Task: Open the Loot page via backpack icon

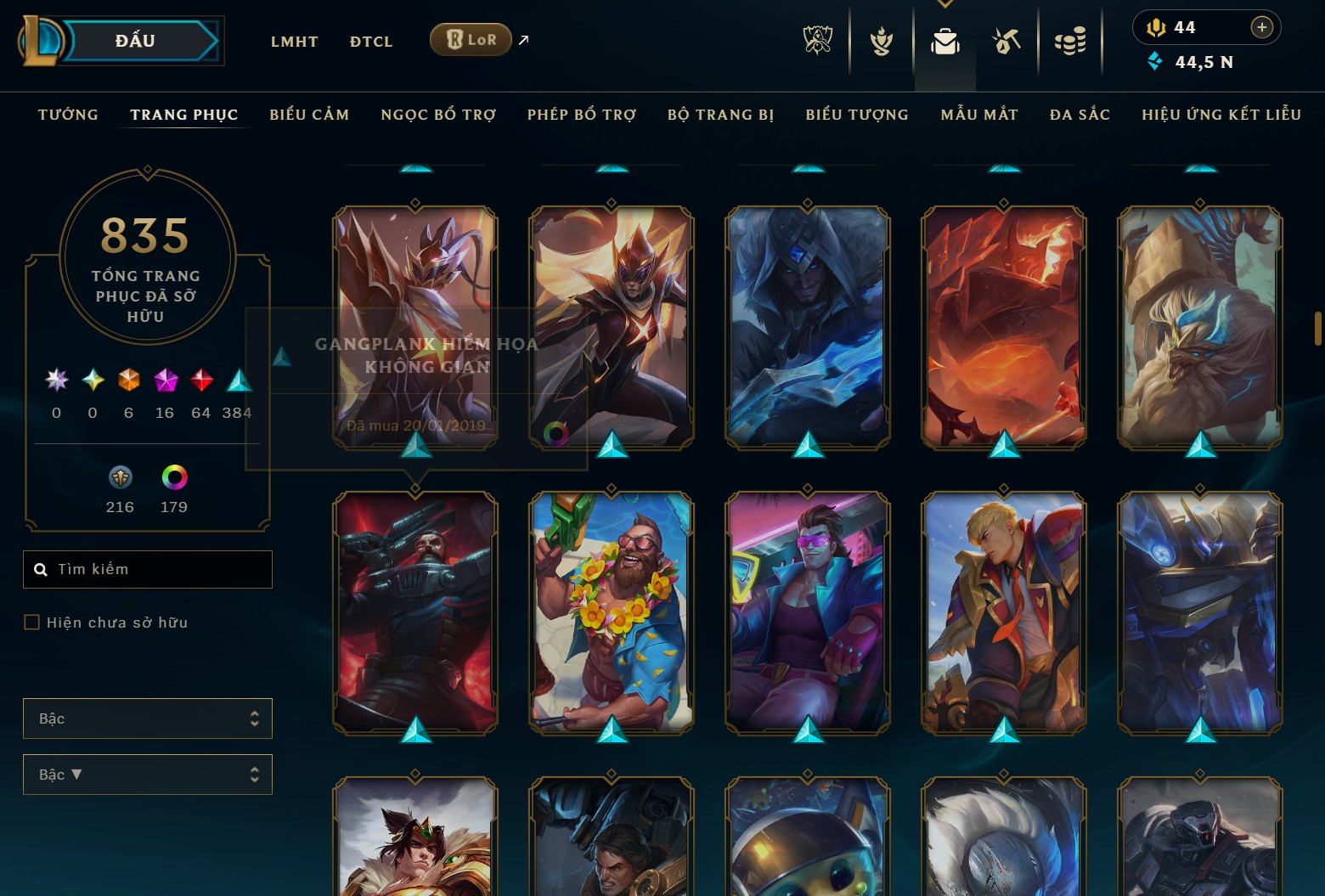Action: coord(945,40)
